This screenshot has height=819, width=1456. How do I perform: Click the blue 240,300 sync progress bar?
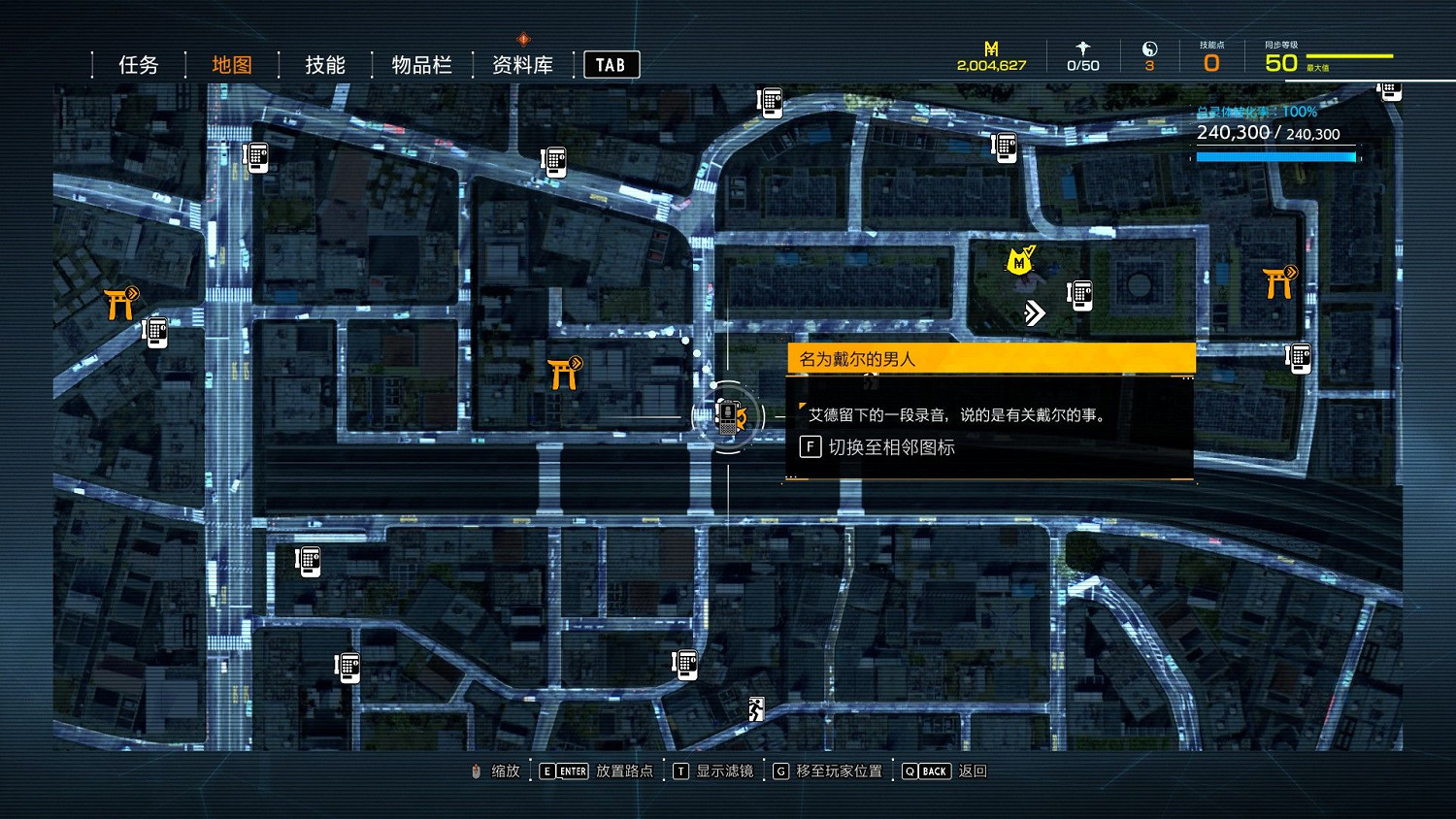point(1274,155)
